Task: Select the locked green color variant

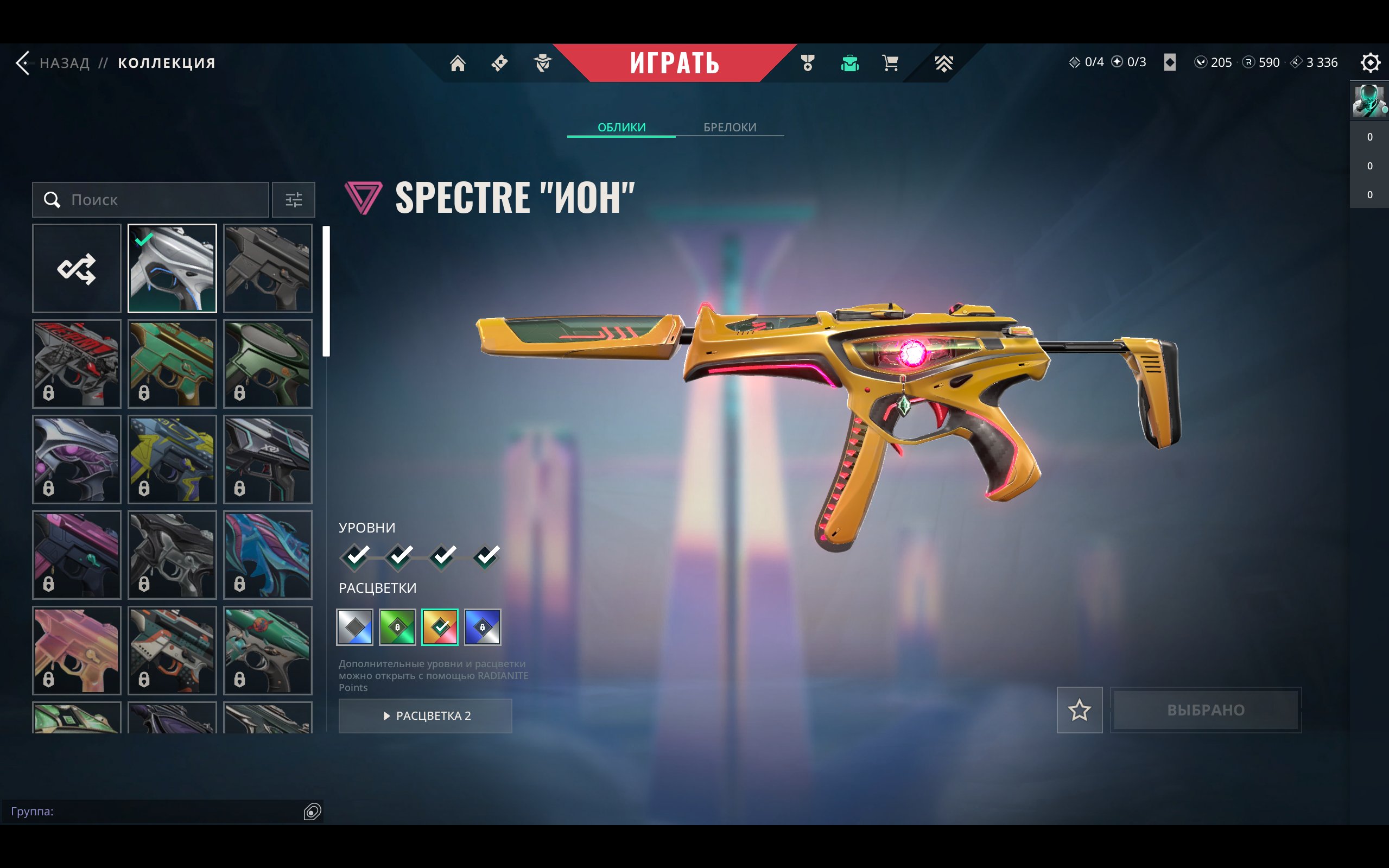Action: [397, 627]
